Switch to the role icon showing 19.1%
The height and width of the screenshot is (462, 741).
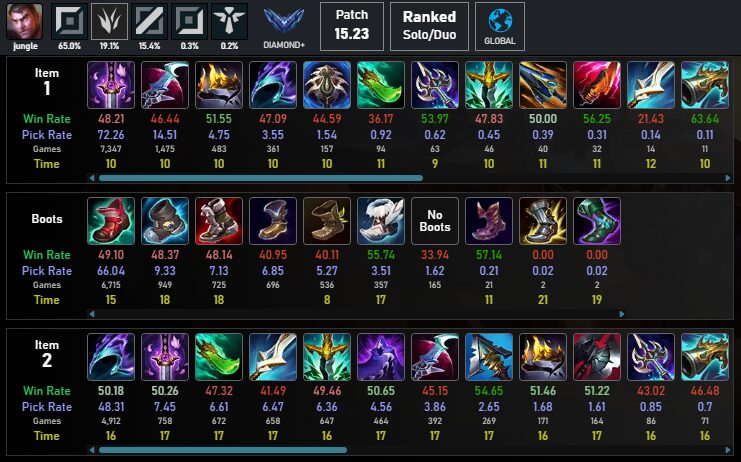pos(109,20)
